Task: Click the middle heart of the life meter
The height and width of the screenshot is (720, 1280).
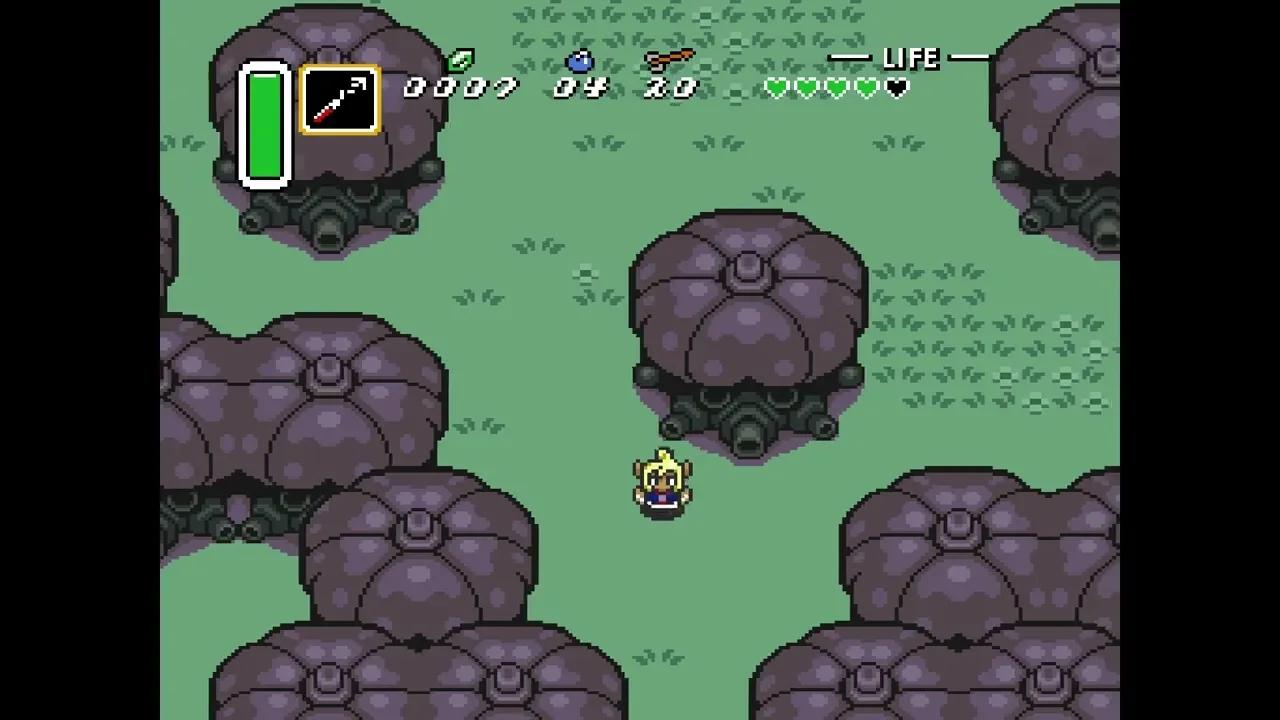Action: click(x=836, y=89)
